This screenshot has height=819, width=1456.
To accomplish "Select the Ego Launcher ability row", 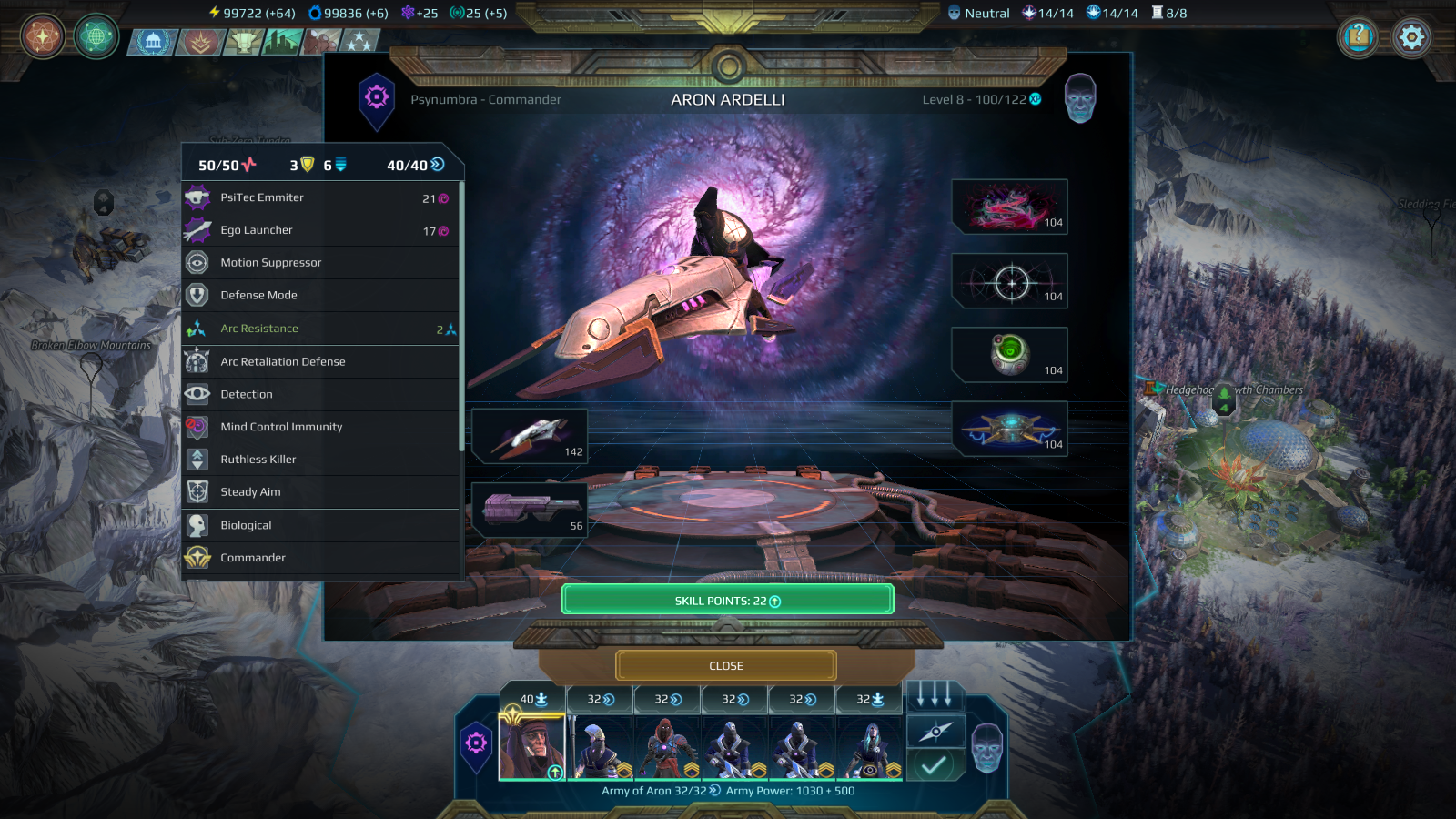I will pos(321,230).
